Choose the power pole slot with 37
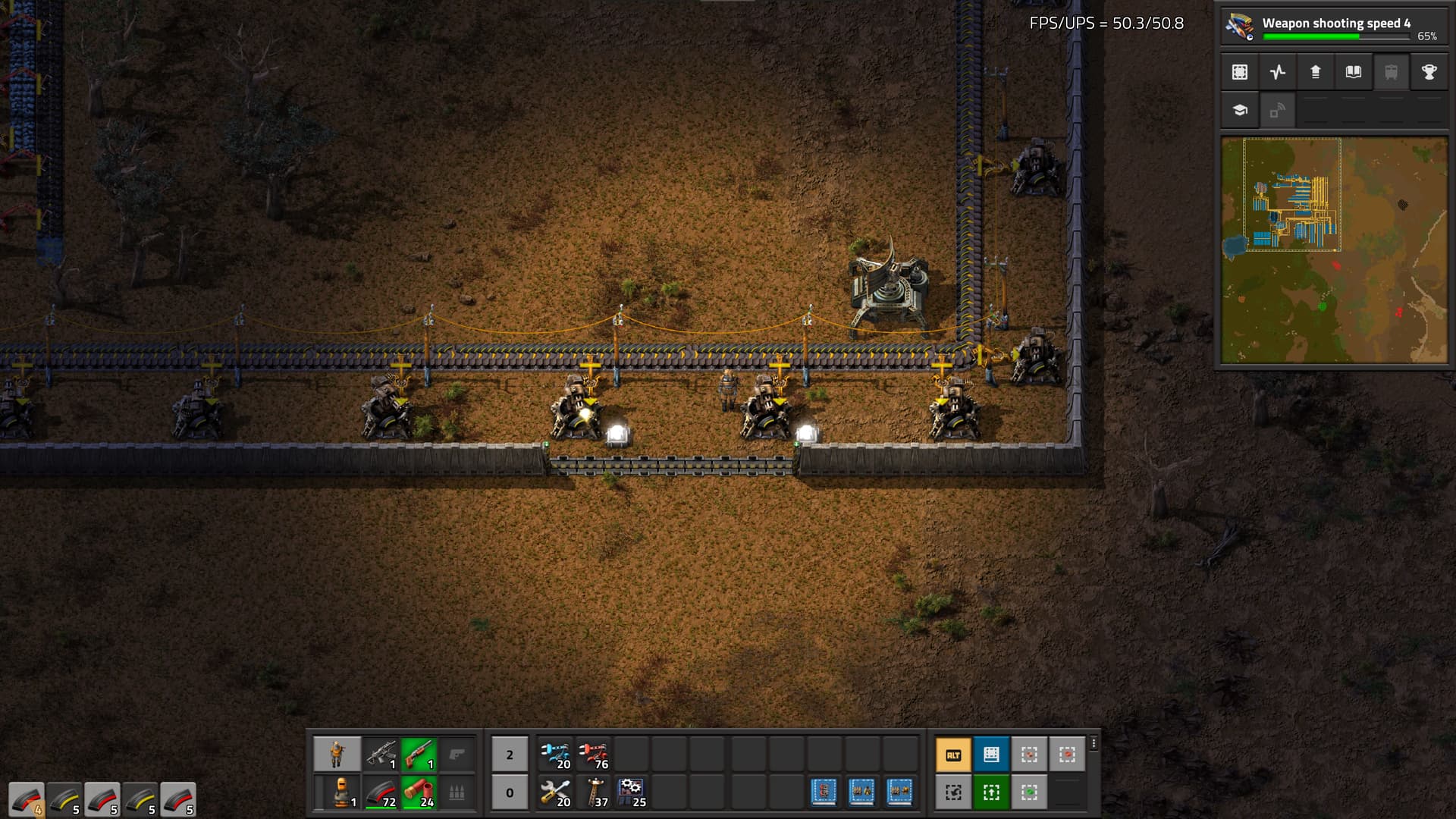Image resolution: width=1456 pixels, height=819 pixels. [594, 792]
